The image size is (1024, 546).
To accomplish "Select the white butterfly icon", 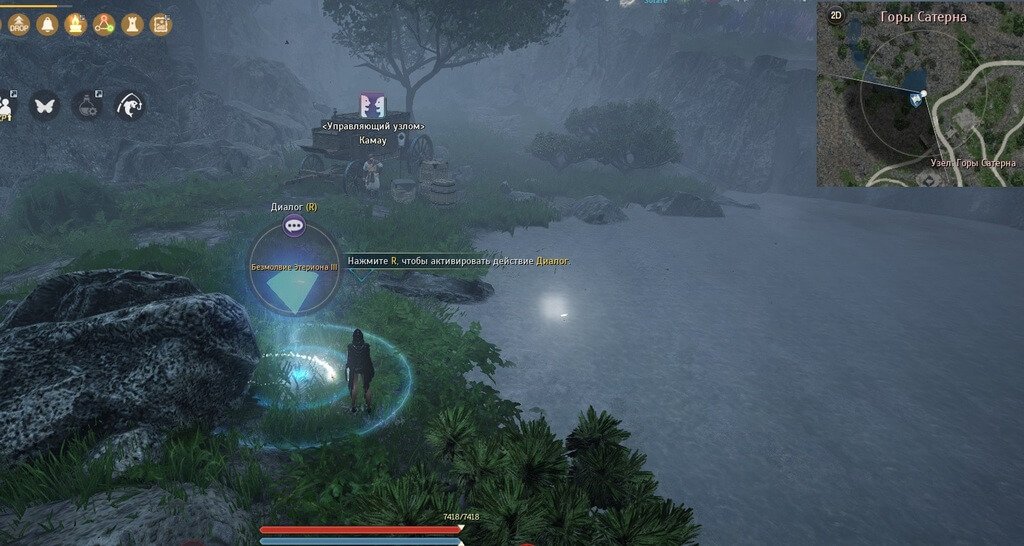I will click(44, 105).
